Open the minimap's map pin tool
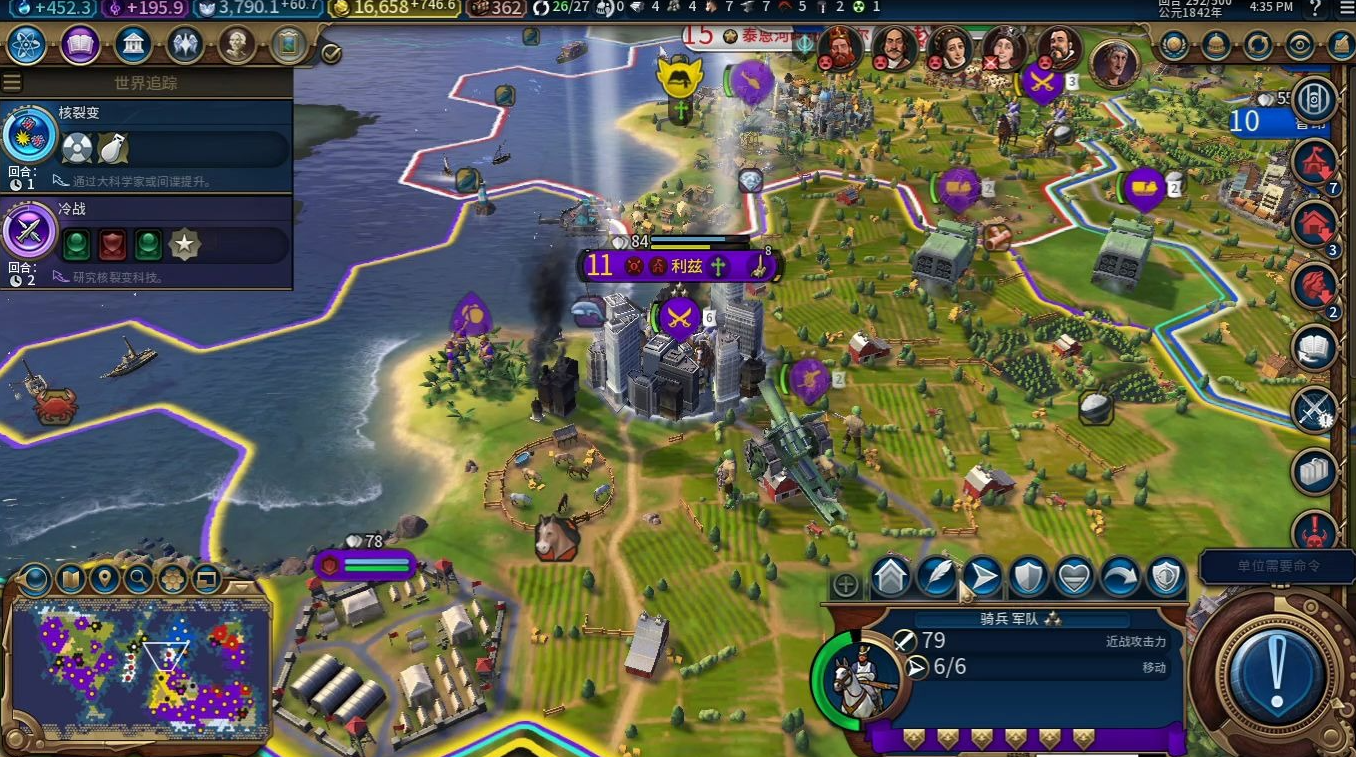 pos(104,578)
